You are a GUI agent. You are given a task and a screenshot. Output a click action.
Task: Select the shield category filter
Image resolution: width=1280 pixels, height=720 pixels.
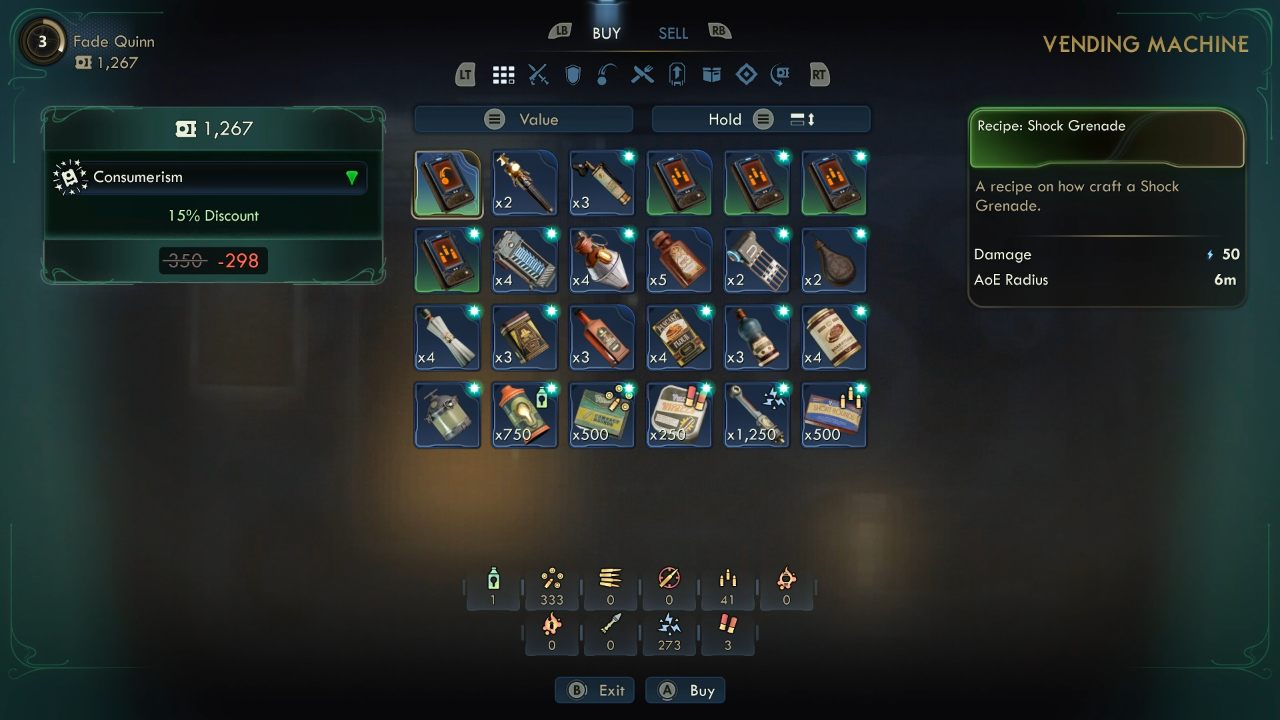pyautogui.click(x=573, y=75)
